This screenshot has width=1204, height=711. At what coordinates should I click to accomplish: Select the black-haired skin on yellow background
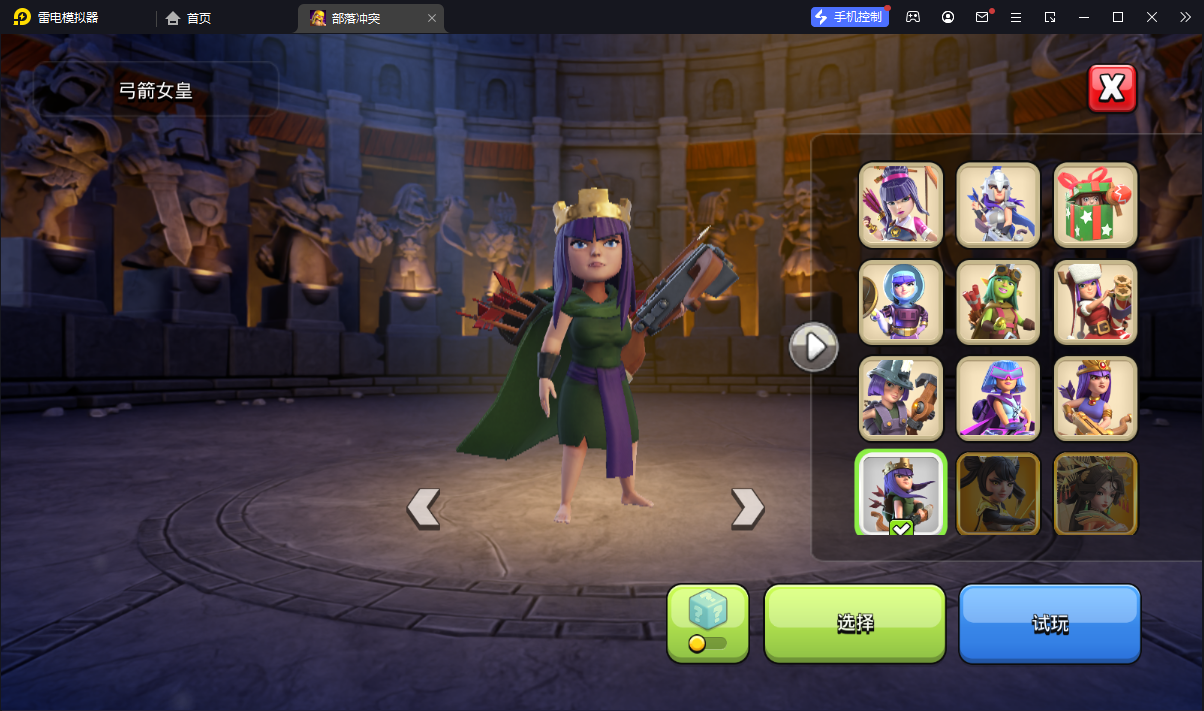[x=998, y=494]
